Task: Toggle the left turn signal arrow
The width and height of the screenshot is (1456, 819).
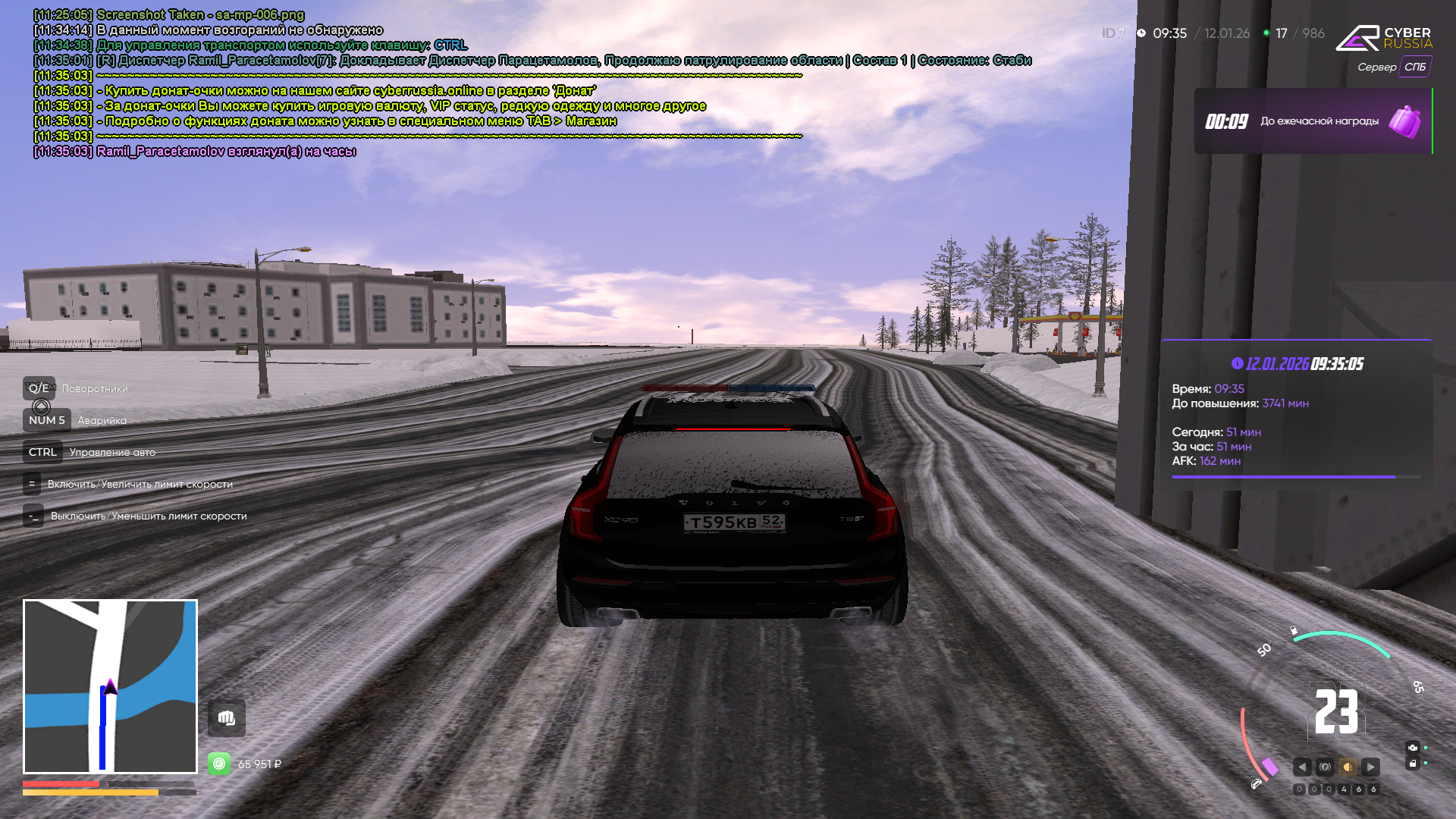Action: coord(1302,767)
